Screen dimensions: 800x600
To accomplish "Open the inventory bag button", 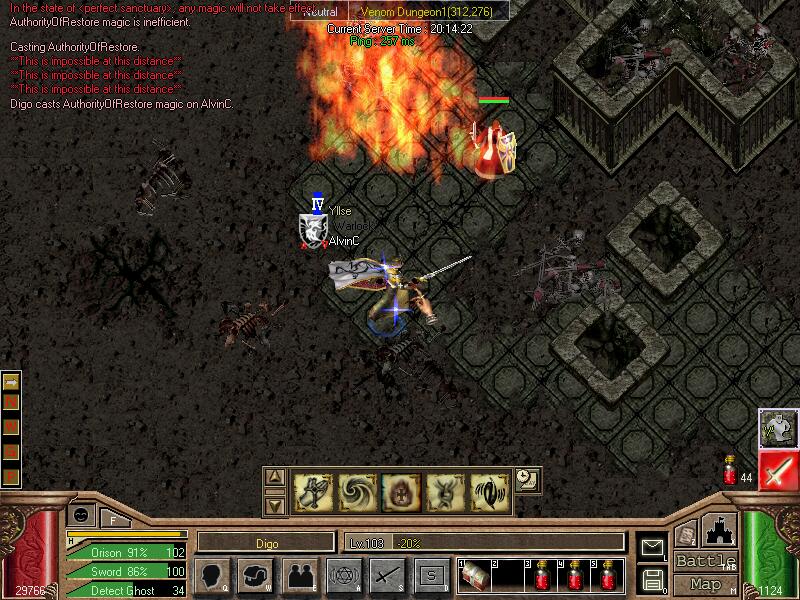I will [x=256, y=575].
